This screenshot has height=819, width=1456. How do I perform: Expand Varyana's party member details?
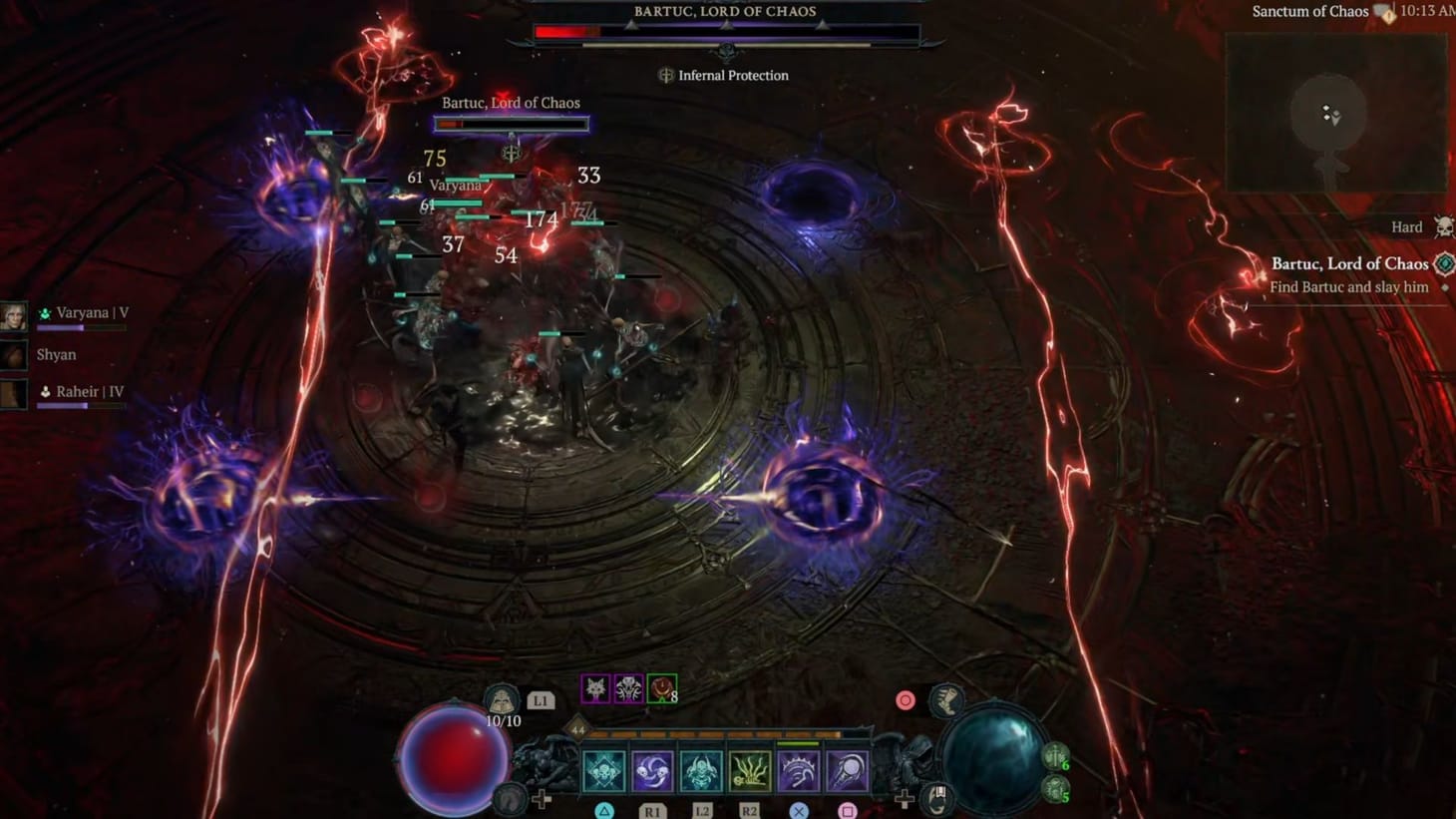pos(84,312)
